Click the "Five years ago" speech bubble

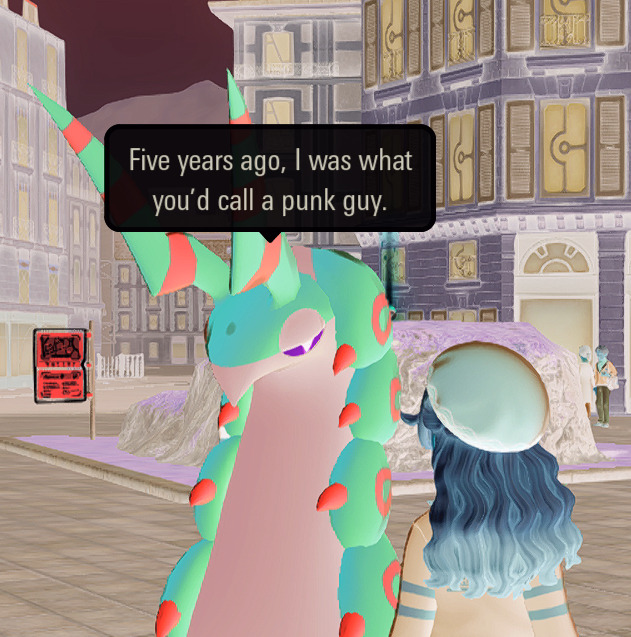point(270,179)
